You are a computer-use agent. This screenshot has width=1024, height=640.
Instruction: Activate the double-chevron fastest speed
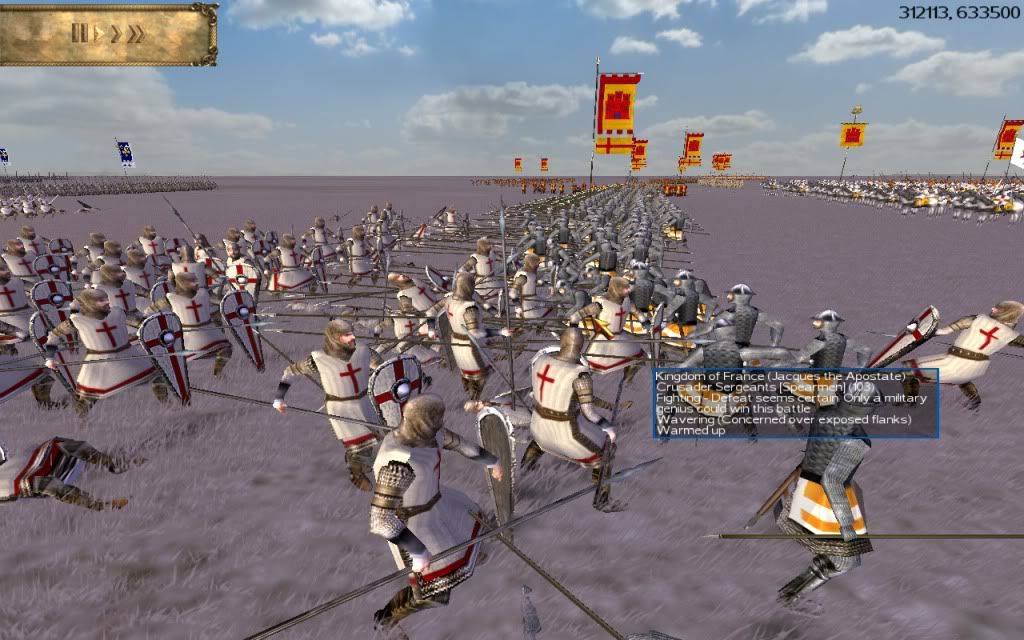(135, 33)
